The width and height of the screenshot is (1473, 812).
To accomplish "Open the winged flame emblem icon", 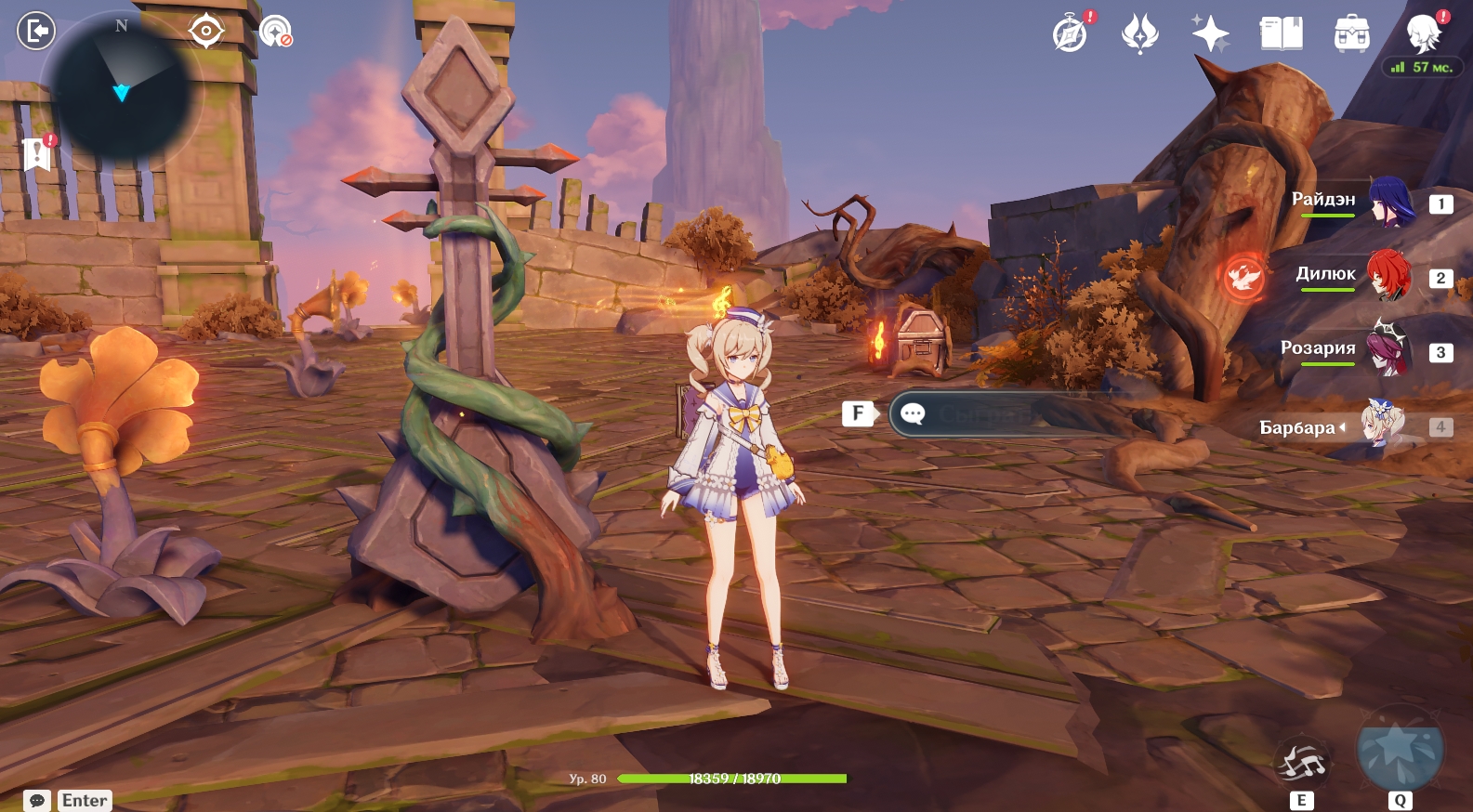I will click(1140, 33).
